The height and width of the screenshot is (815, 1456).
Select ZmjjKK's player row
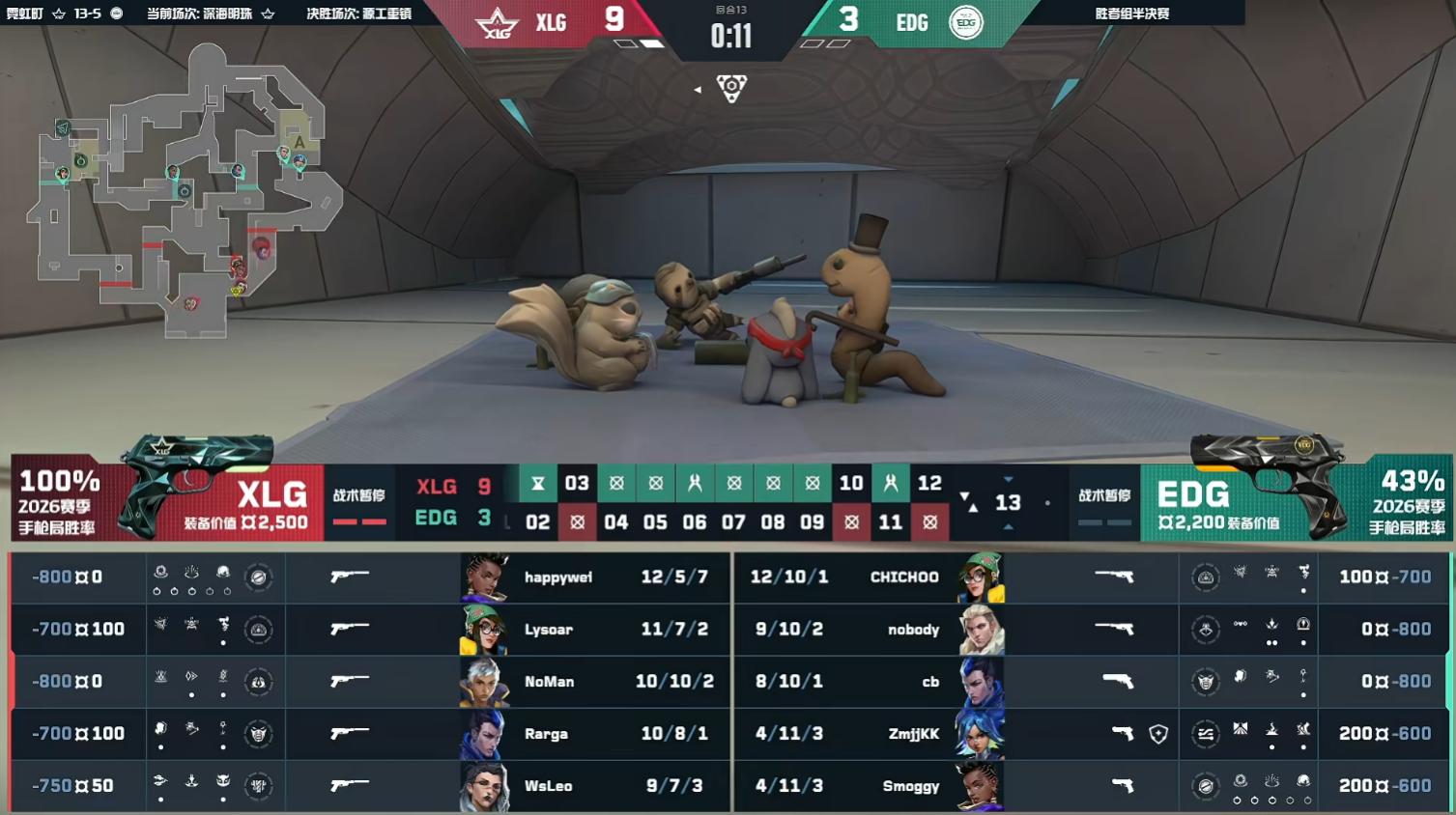913,734
